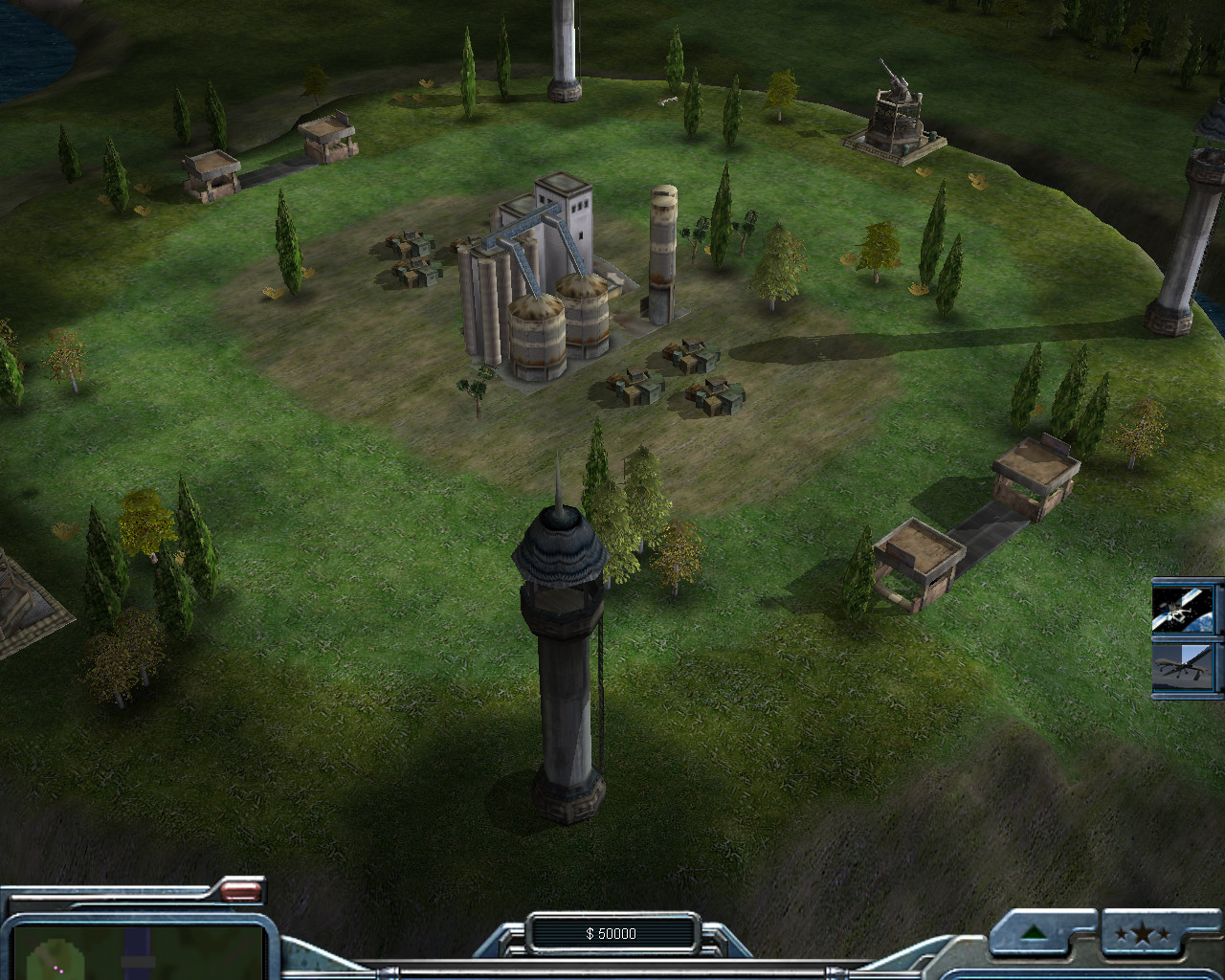The image size is (1225, 980).
Task: Launch the Spy Drone shortcut
Action: pyautogui.click(x=1187, y=668)
